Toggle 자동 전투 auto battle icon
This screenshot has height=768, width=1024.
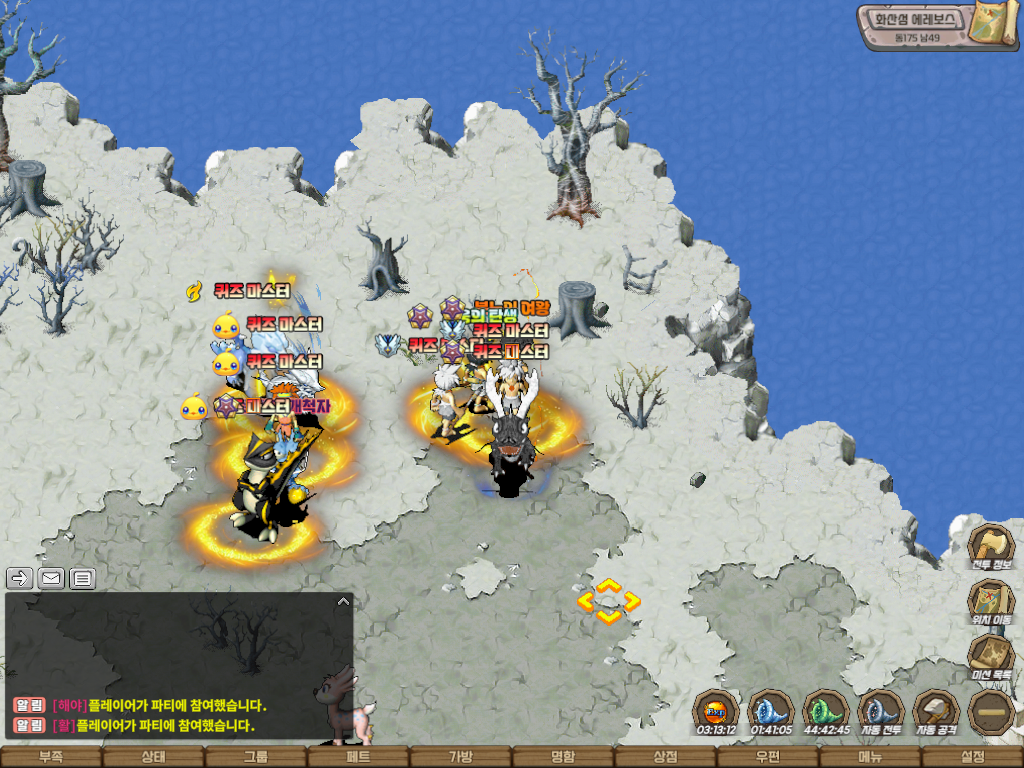[x=881, y=711]
